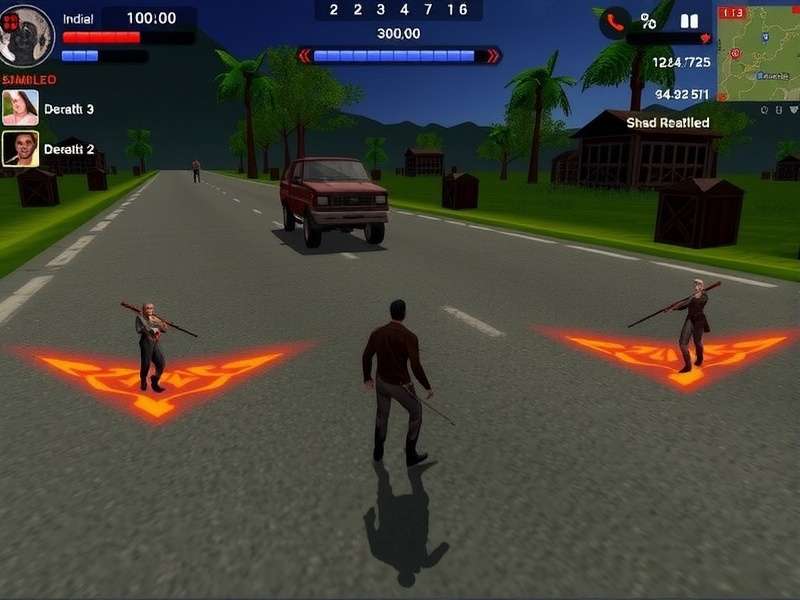Pause the game with the pause button

[689, 21]
